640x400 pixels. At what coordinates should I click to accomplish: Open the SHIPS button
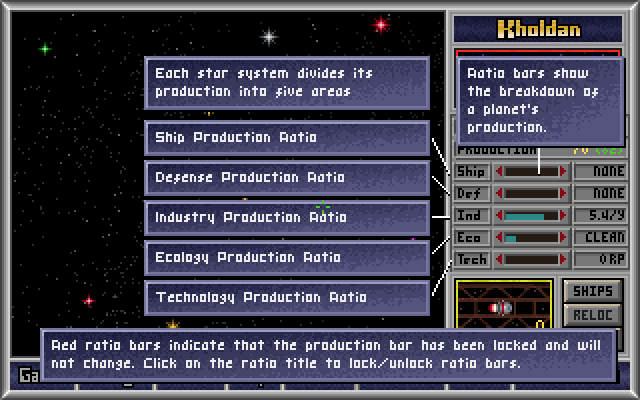(x=593, y=291)
